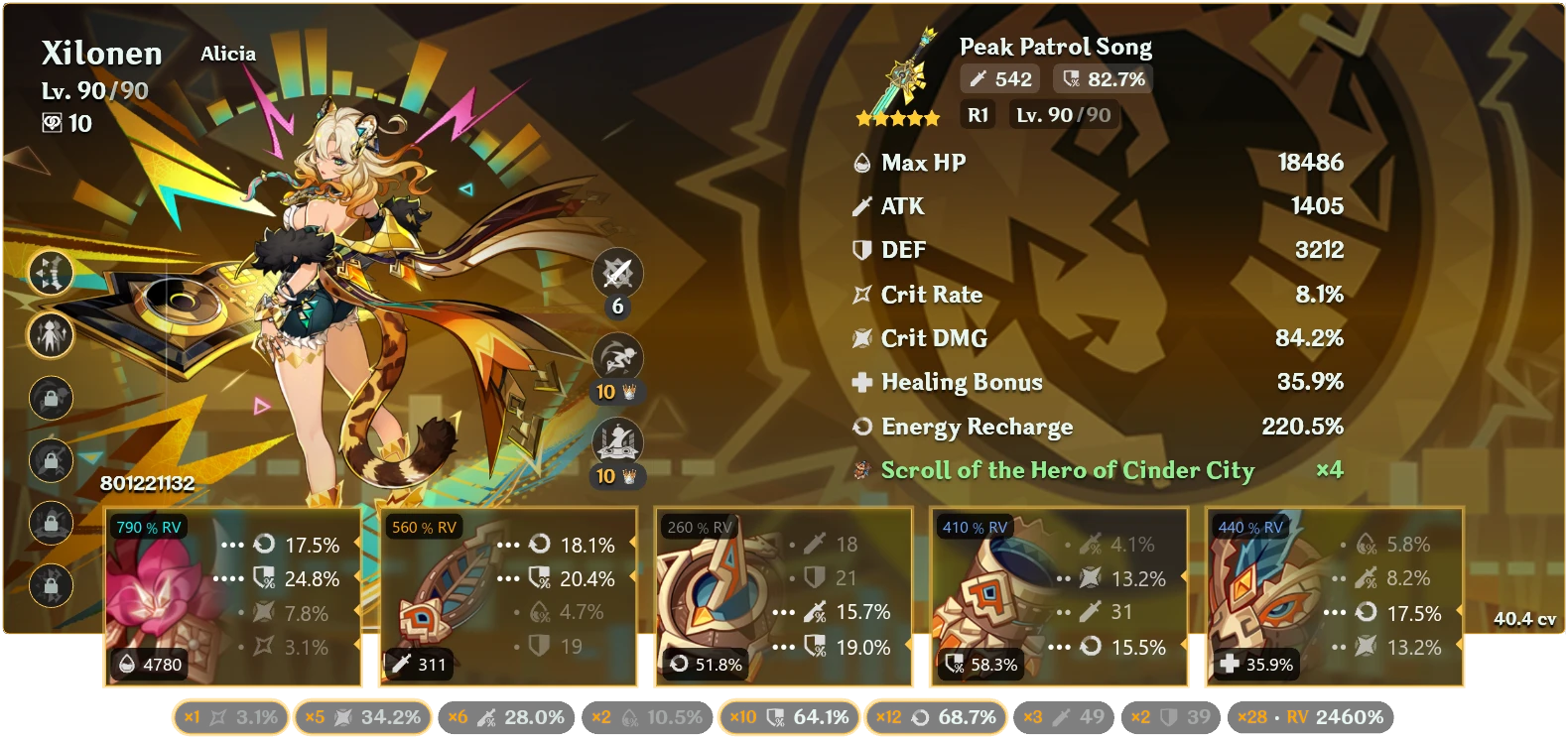
Task: Click the second unlocked constellation icon
Action: click(52, 336)
